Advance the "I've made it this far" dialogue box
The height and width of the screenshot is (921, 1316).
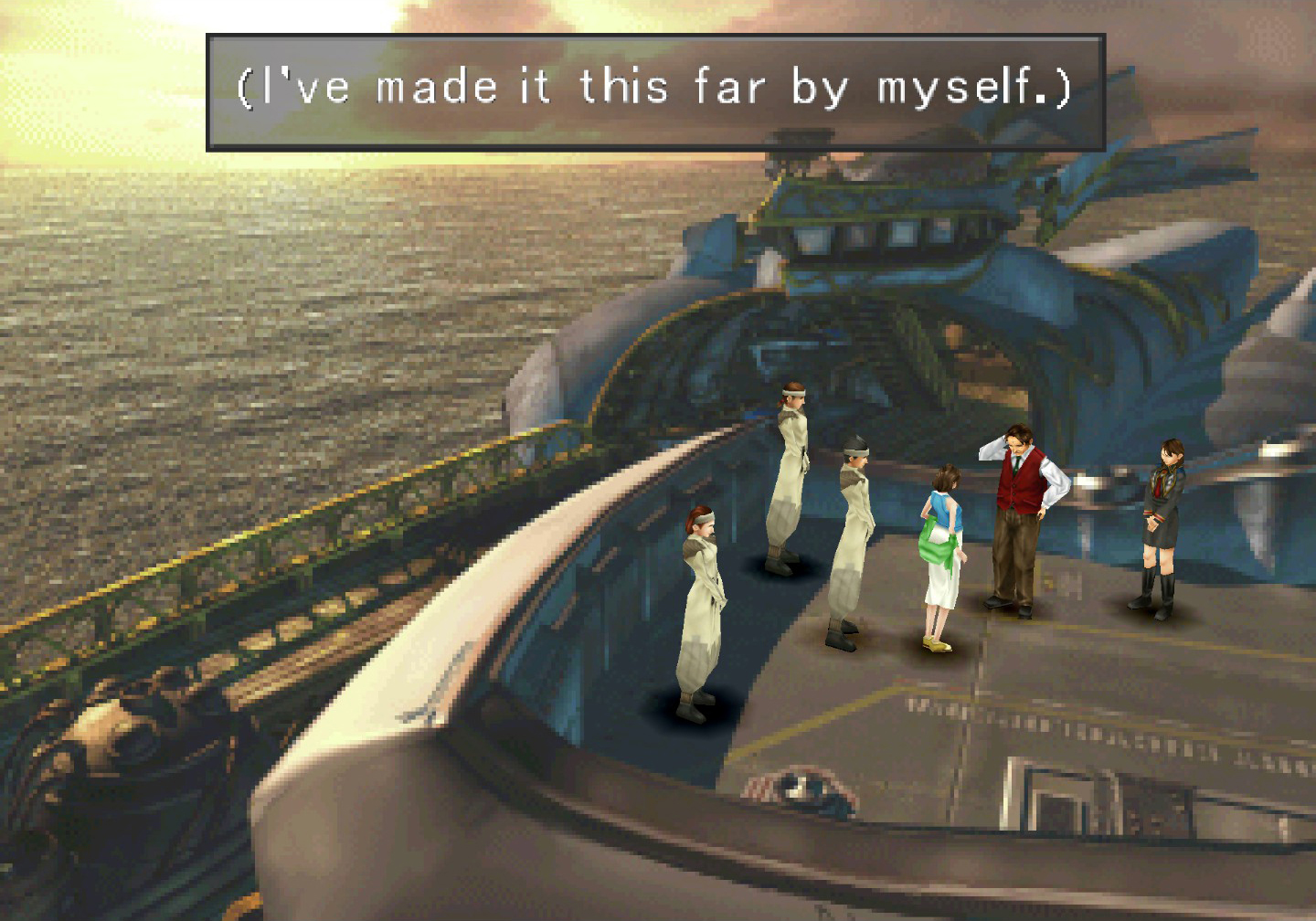(x=655, y=91)
